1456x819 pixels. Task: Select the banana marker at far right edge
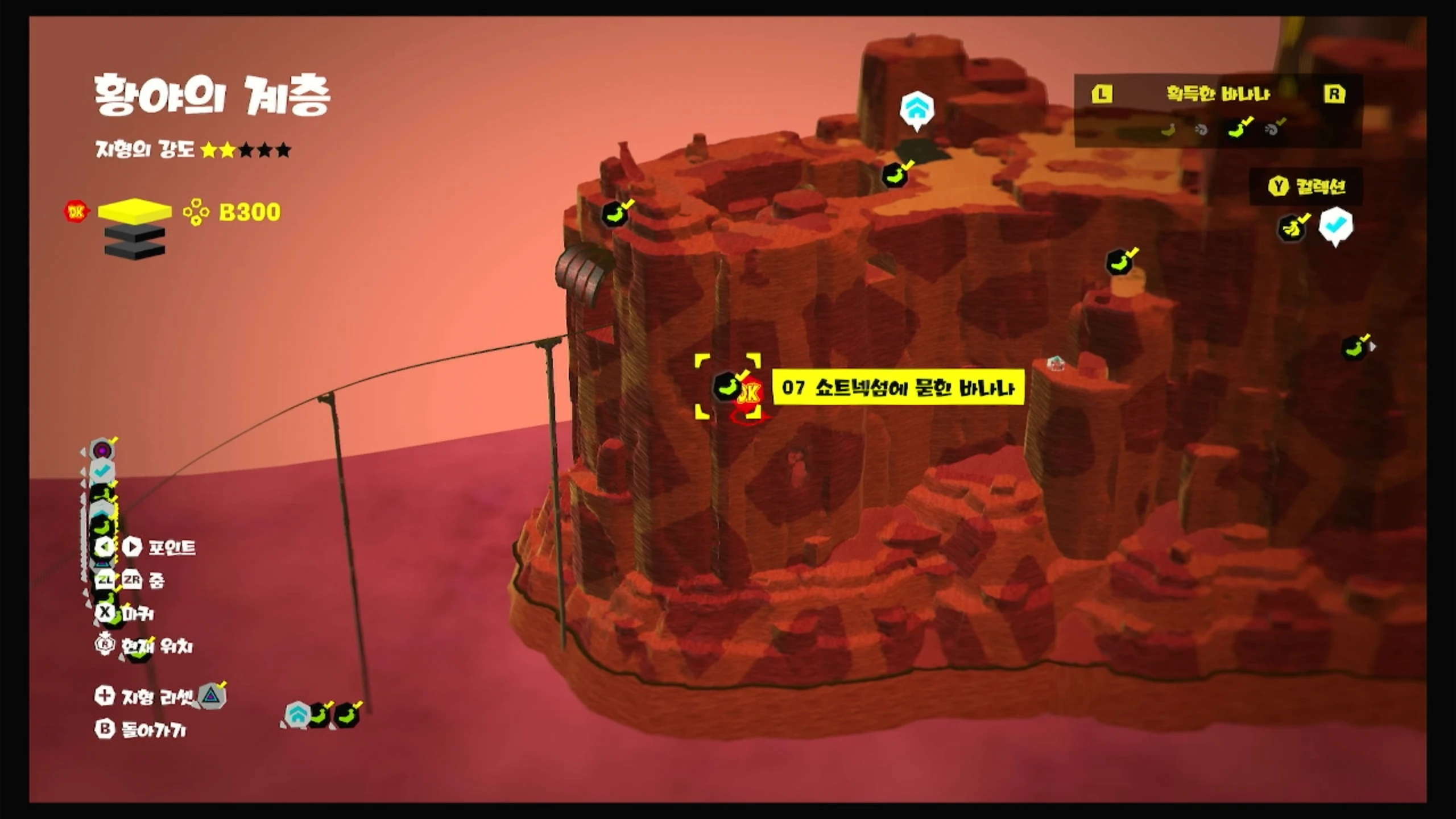click(1355, 348)
